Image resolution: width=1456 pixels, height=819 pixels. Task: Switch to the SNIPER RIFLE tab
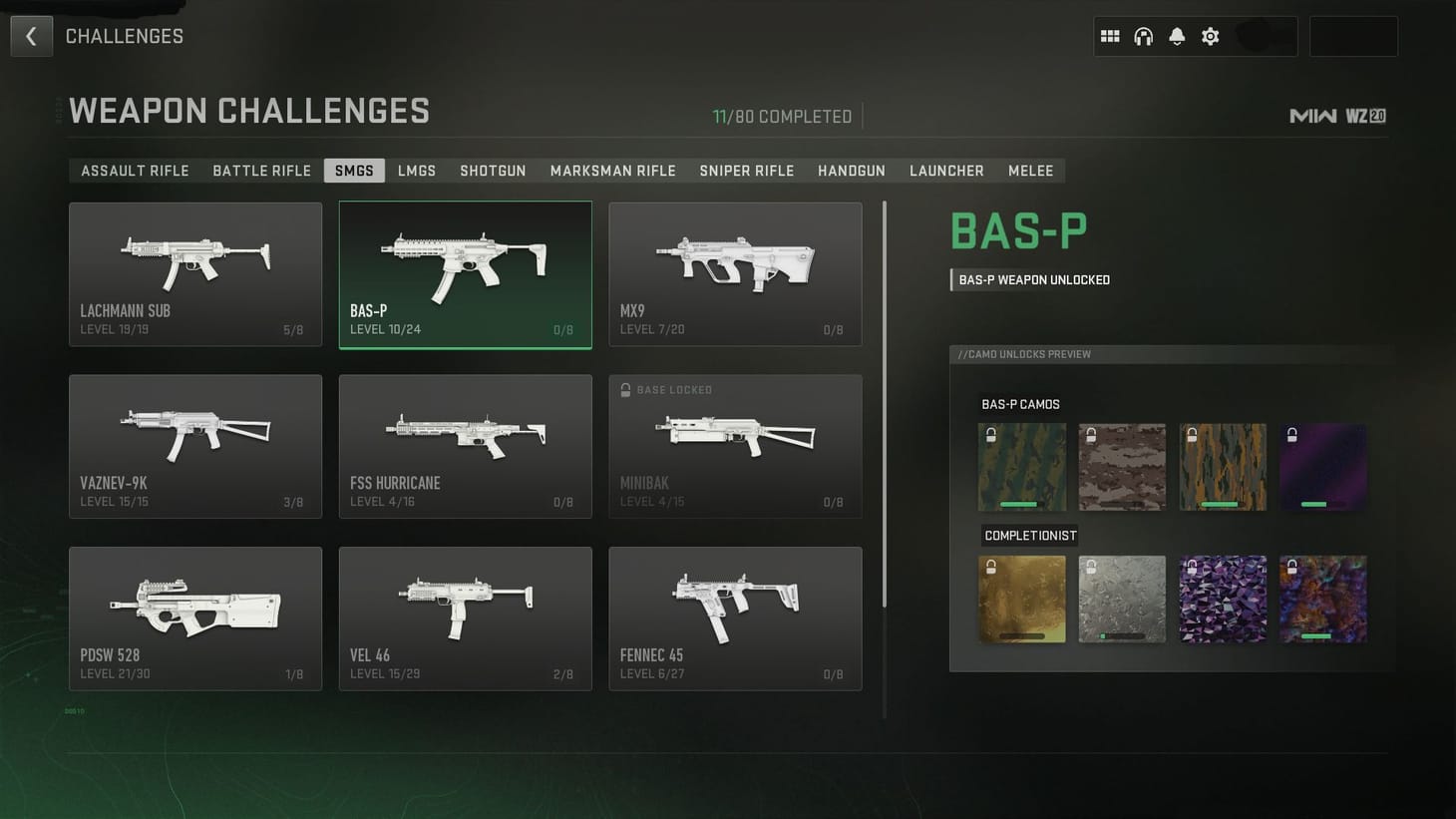(x=746, y=171)
